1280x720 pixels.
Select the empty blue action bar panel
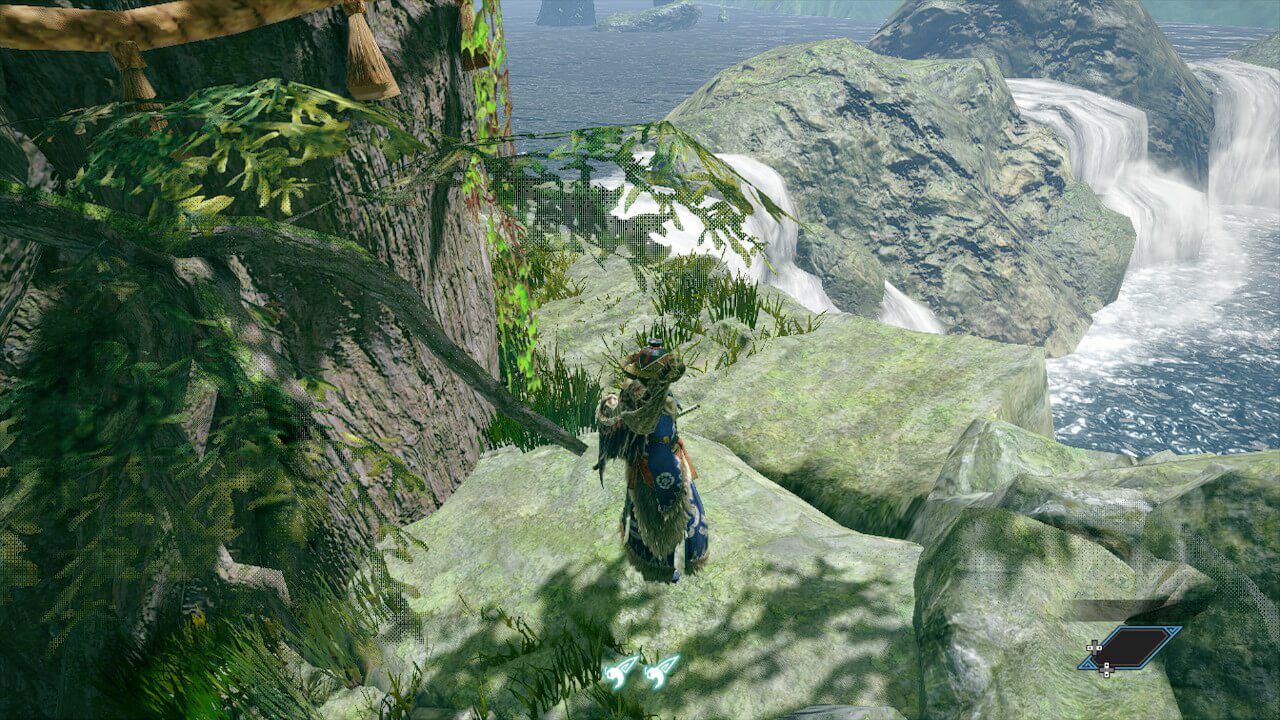click(x=1133, y=647)
